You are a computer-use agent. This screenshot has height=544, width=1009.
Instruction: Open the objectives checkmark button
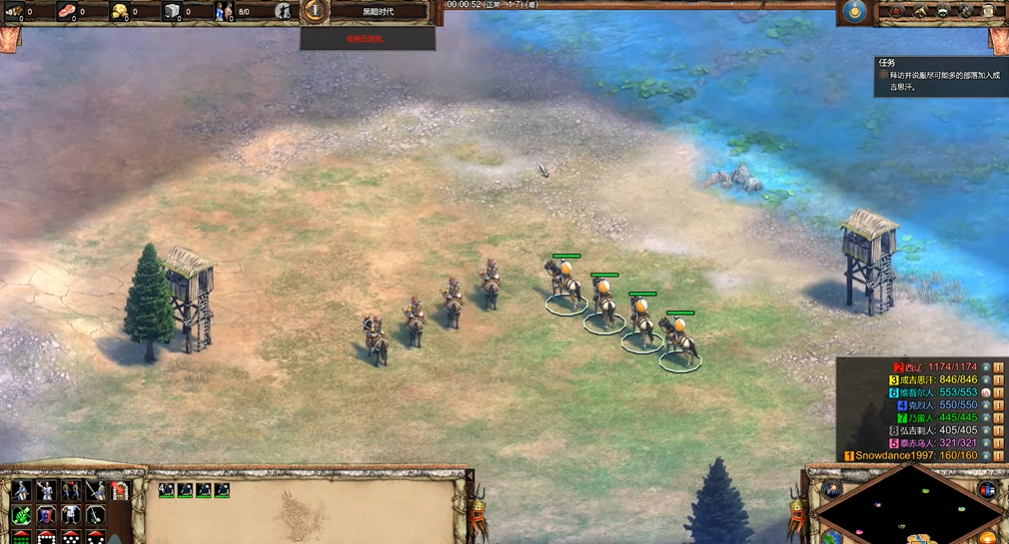click(894, 12)
